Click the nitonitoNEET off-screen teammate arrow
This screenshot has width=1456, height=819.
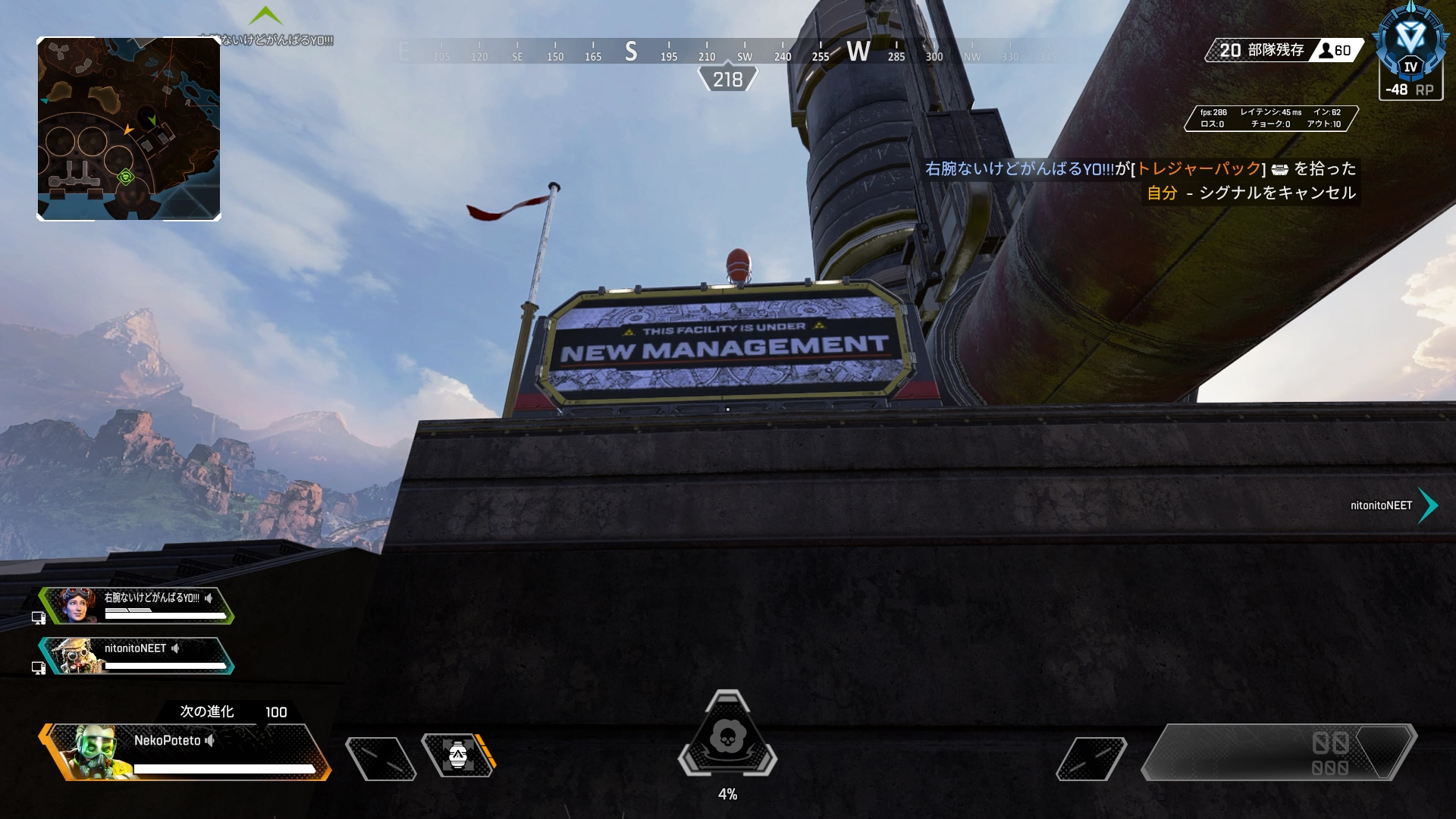pyautogui.click(x=1427, y=506)
